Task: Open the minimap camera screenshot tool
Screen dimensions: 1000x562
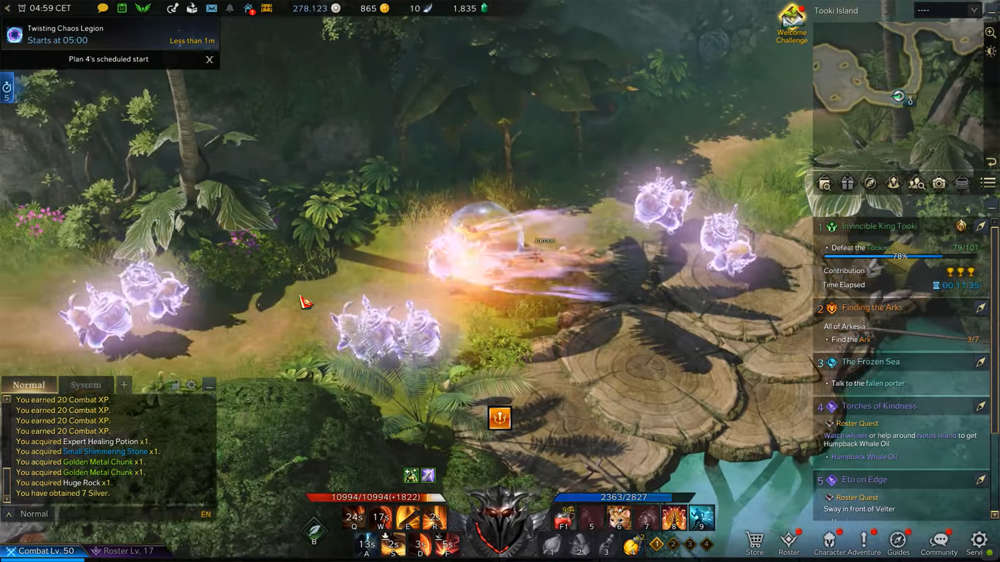Action: point(939,183)
